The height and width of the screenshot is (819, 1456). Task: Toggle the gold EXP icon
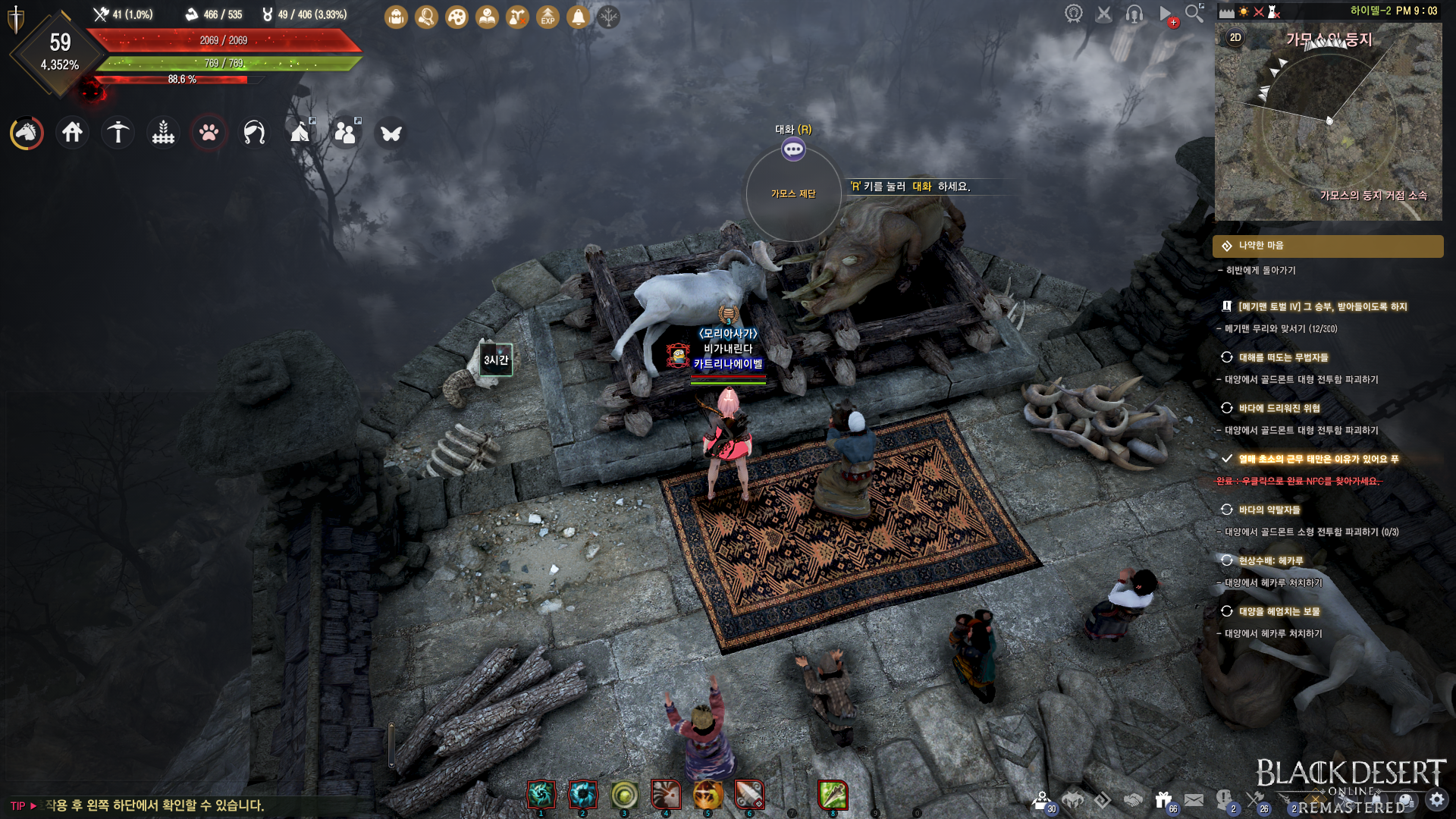pyautogui.click(x=548, y=17)
